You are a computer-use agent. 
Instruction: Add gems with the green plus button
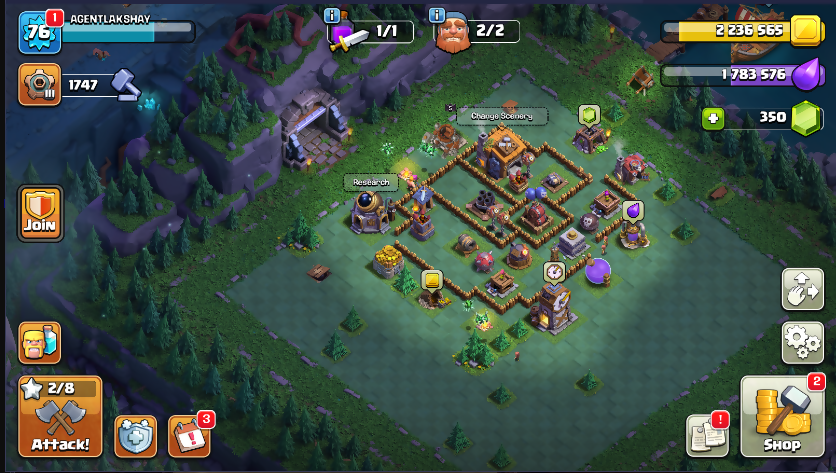coord(712,117)
